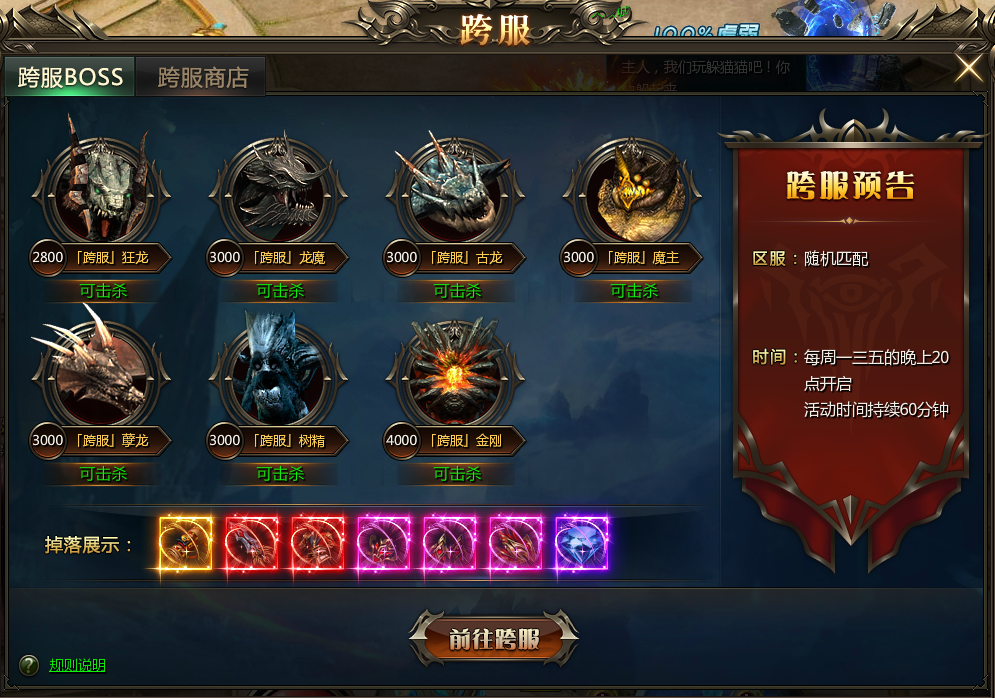Inspect the blue diamond drop item
Screen dimensions: 995x698
click(581, 544)
